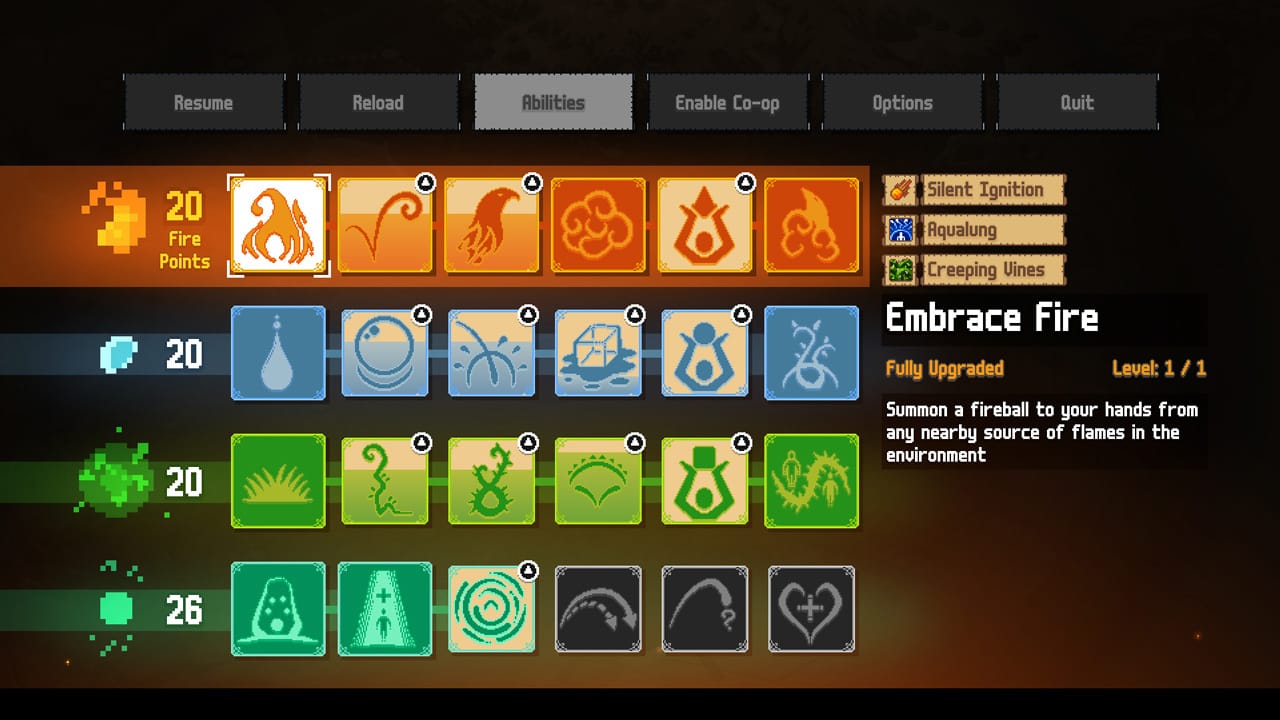Click the Creeping Vines equipped ability
Image resolution: width=1280 pixels, height=720 pixels.
[x=973, y=269]
